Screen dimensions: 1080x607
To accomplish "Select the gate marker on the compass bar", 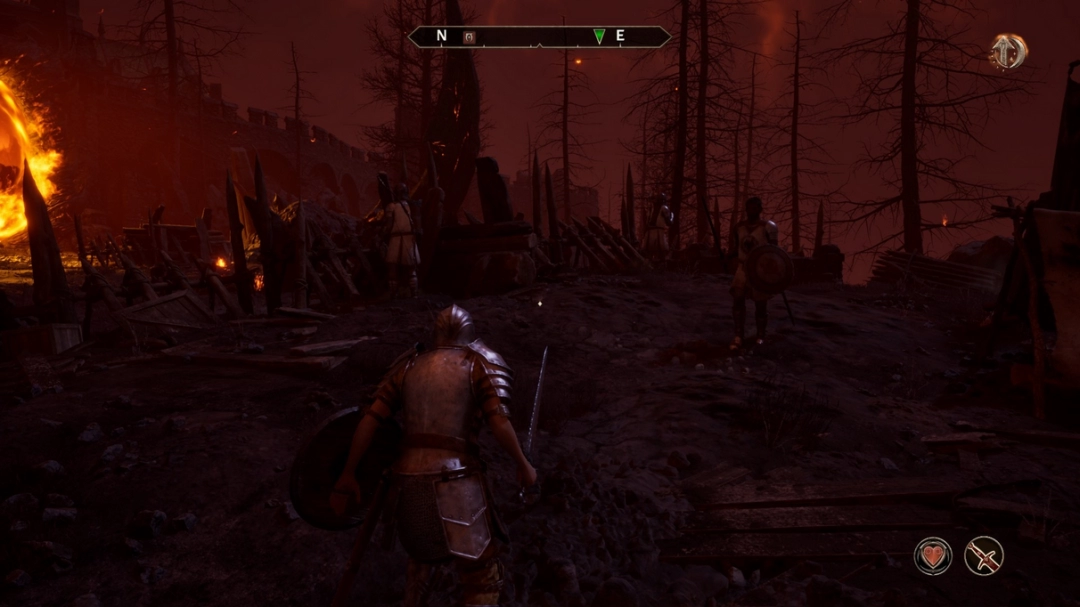I will pos(470,37).
